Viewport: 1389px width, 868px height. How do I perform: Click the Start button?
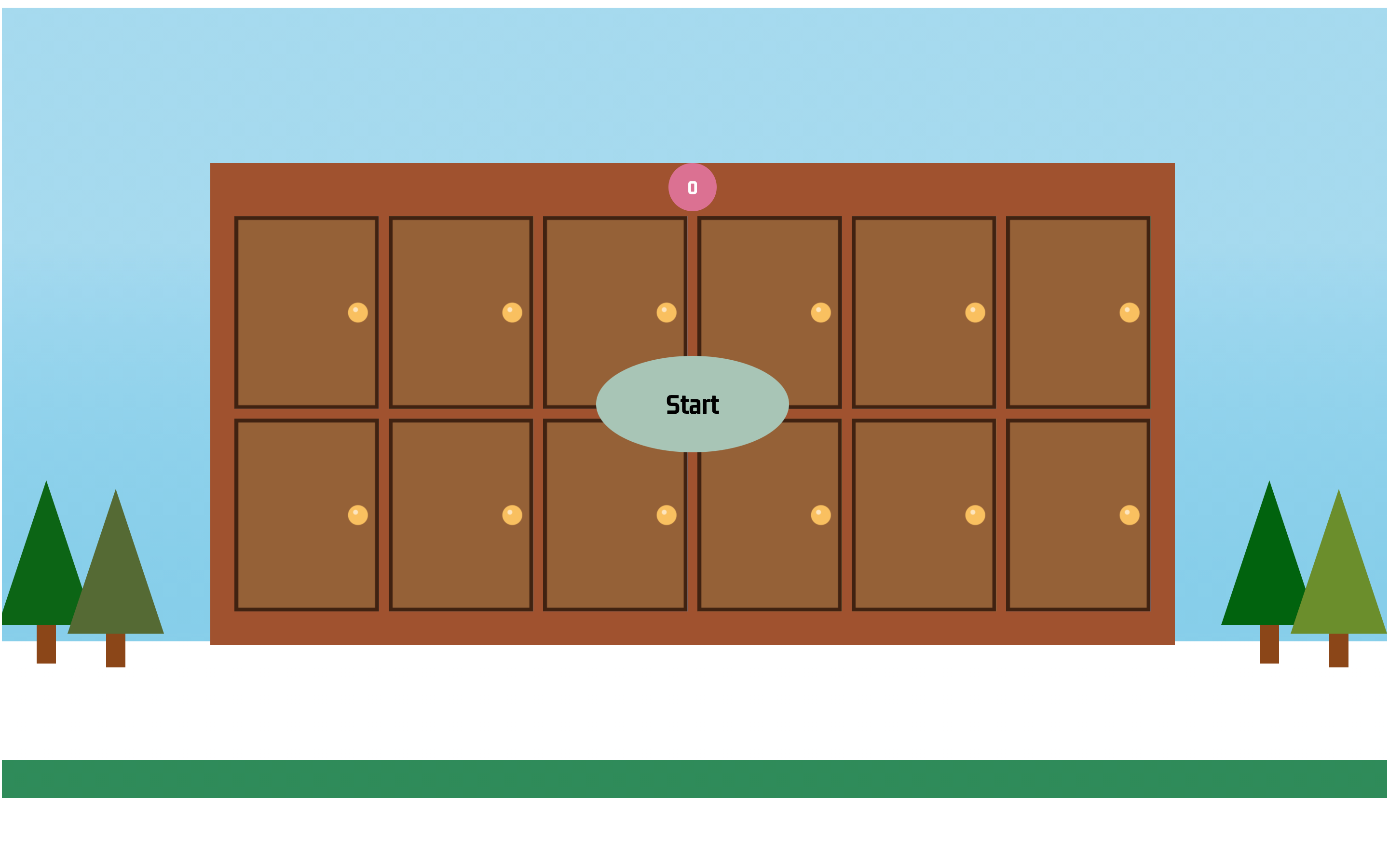tap(692, 404)
